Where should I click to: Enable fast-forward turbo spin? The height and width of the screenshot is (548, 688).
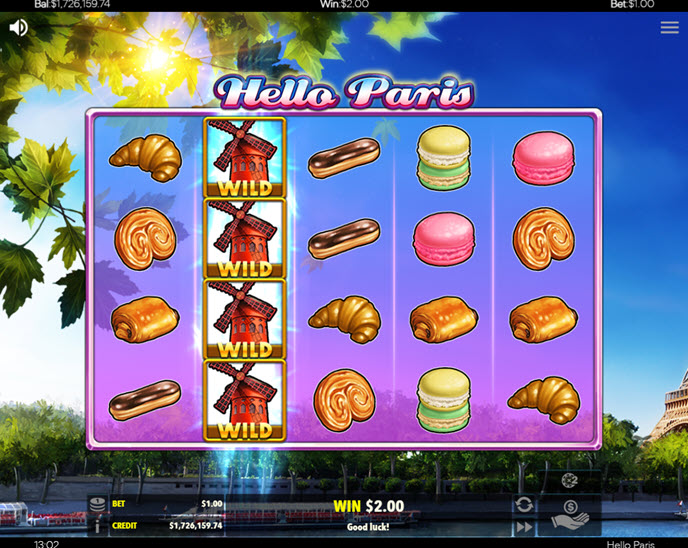tap(524, 526)
